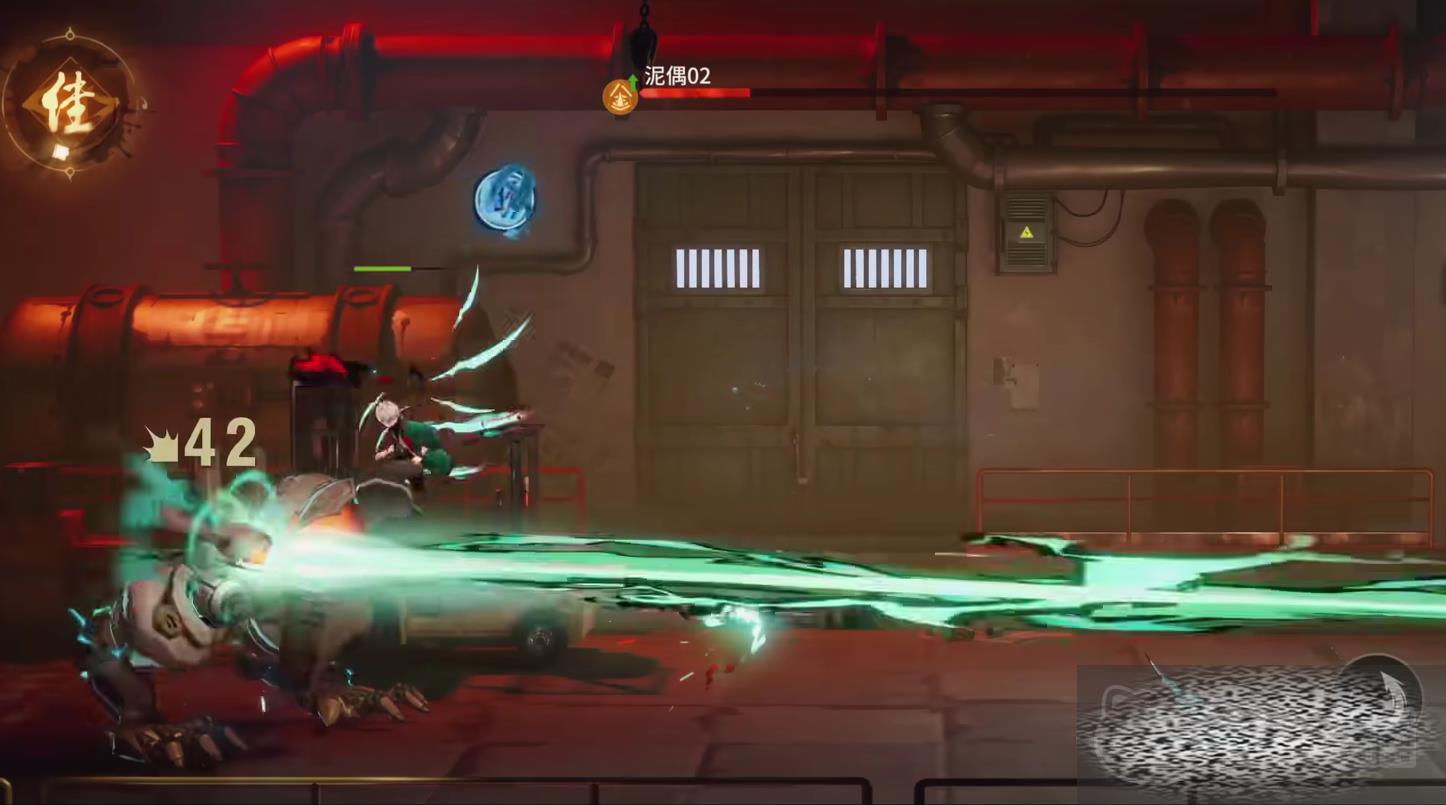This screenshot has width=1446, height=805.
Task: Select the 佳 combo rating emblem
Action: click(x=70, y=105)
